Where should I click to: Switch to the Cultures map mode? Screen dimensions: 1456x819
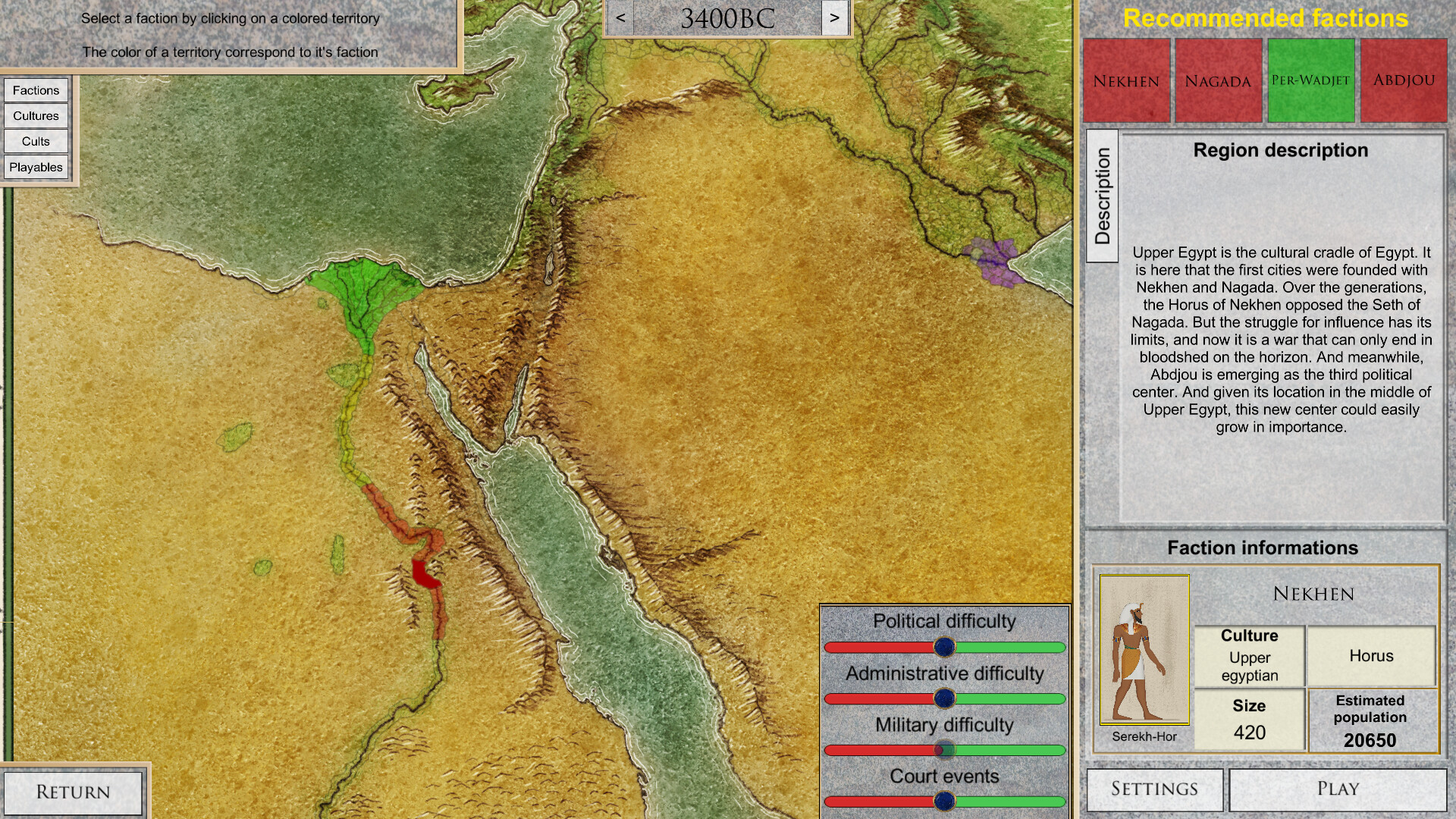tap(36, 115)
